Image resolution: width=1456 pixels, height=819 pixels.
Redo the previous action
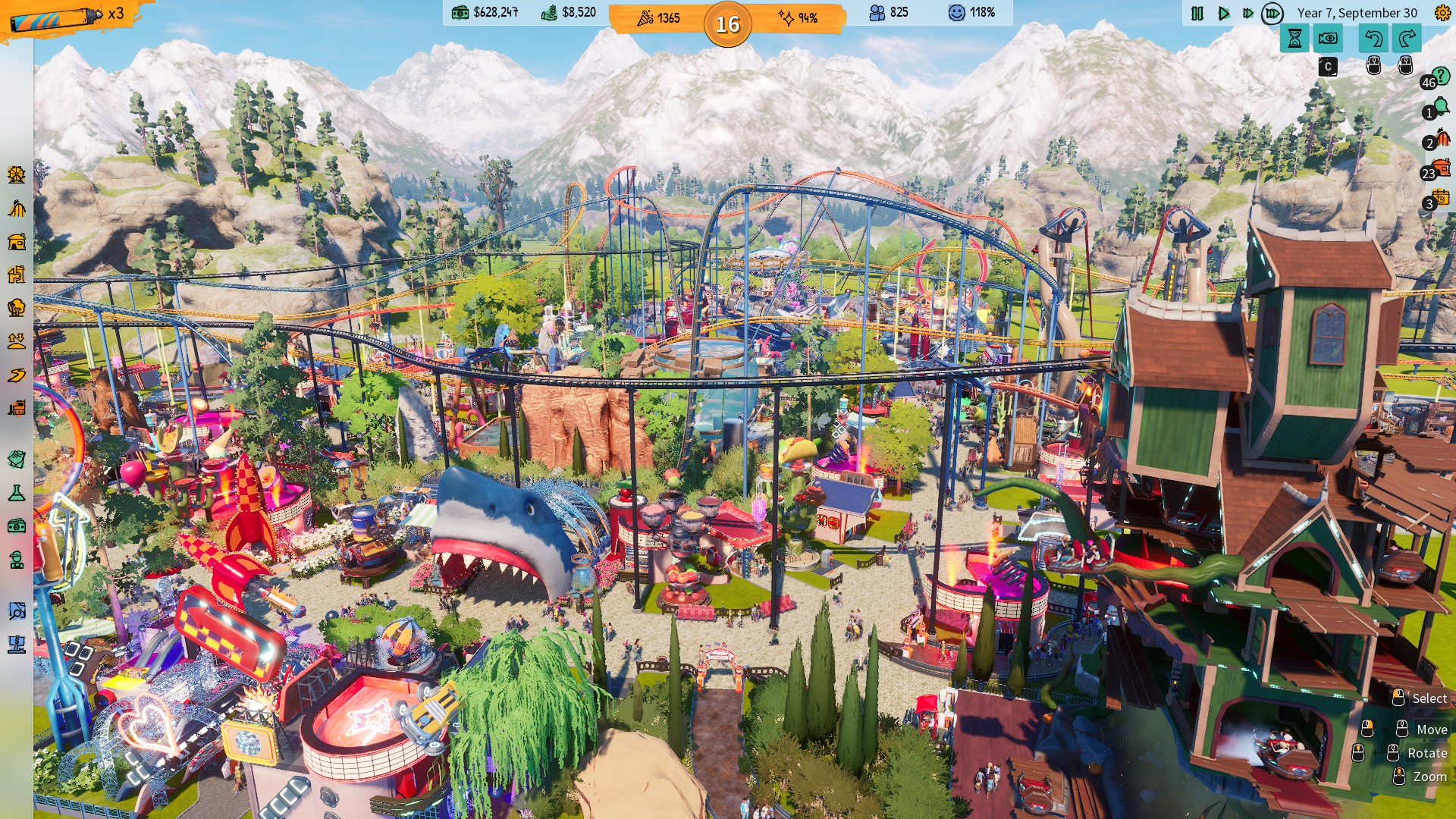click(1407, 38)
